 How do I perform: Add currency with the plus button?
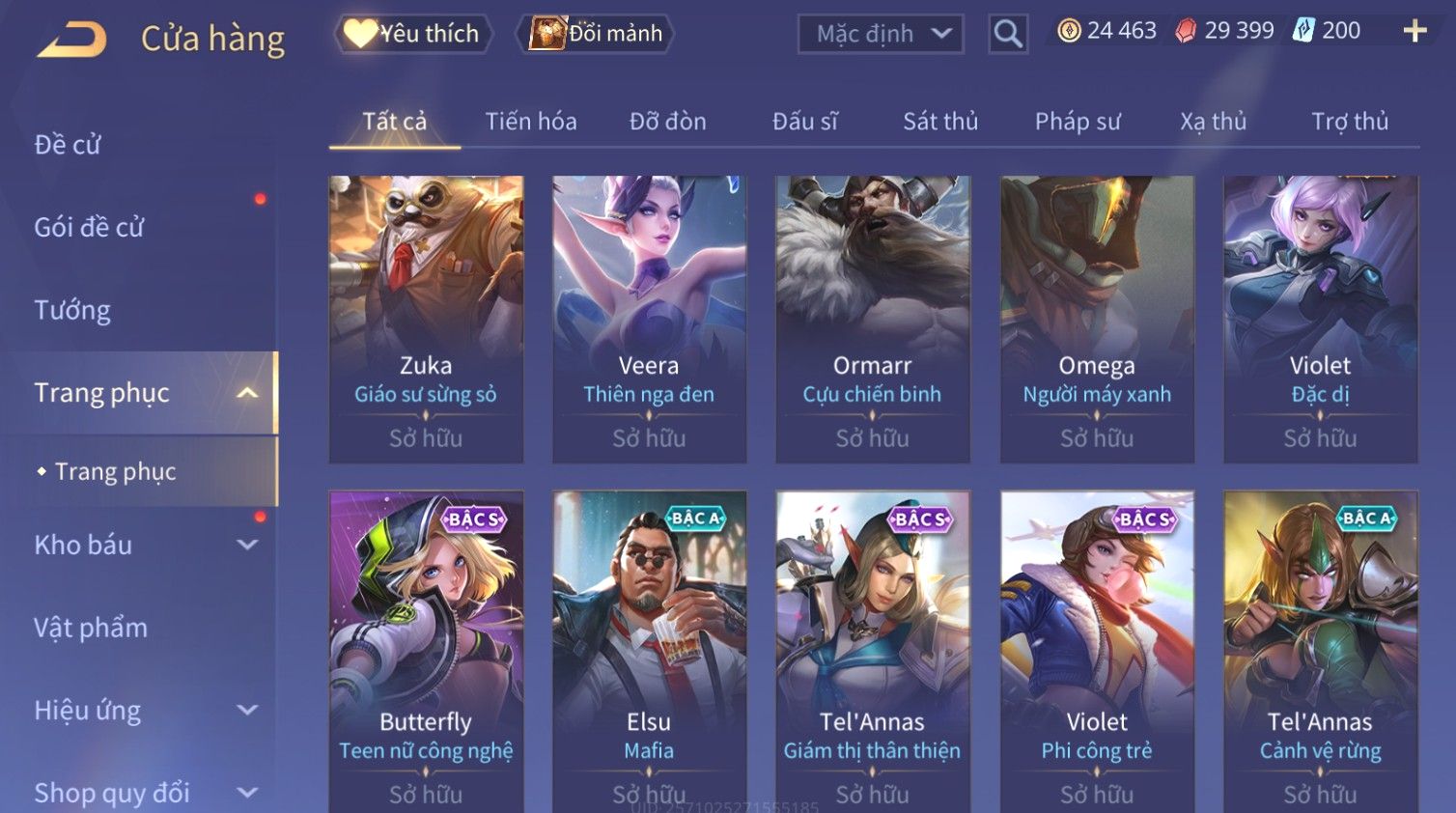click(x=1414, y=31)
